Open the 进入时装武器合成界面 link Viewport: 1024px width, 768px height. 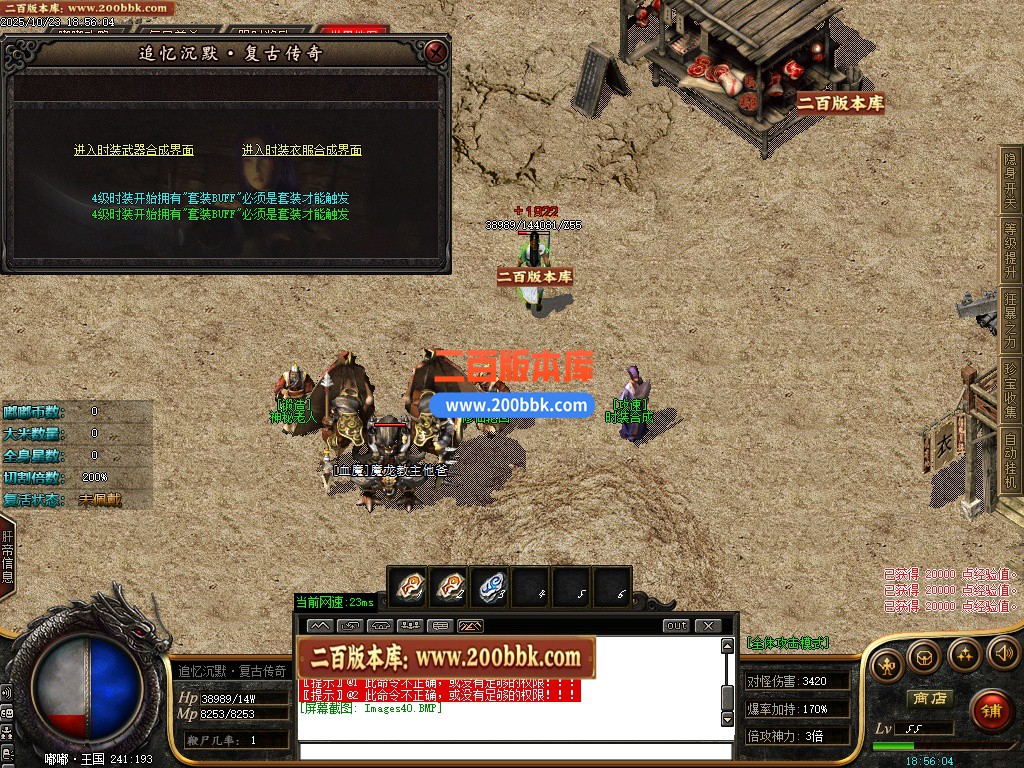click(x=134, y=150)
